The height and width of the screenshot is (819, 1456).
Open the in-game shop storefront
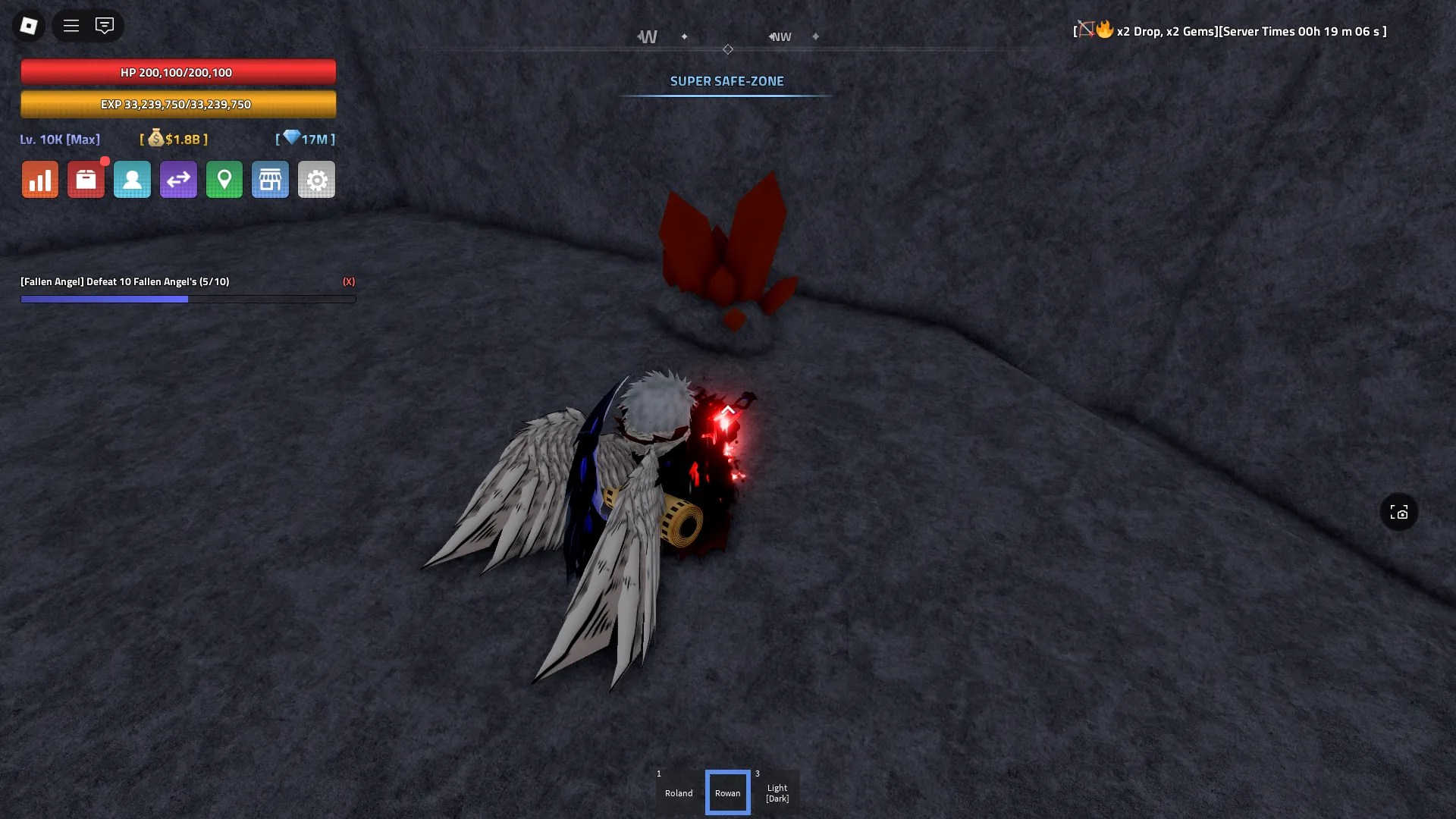click(x=270, y=179)
